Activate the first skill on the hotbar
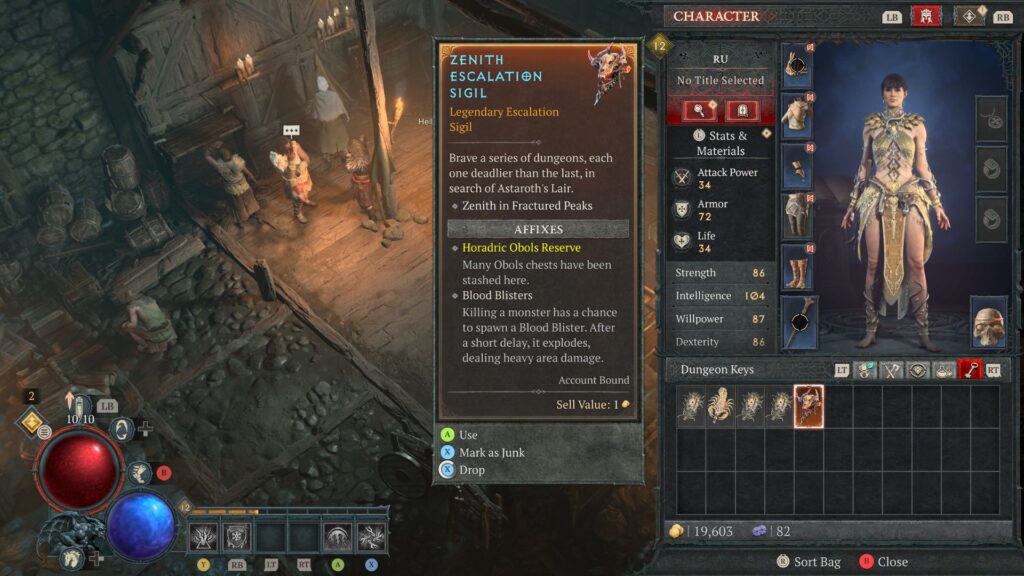 (x=203, y=537)
